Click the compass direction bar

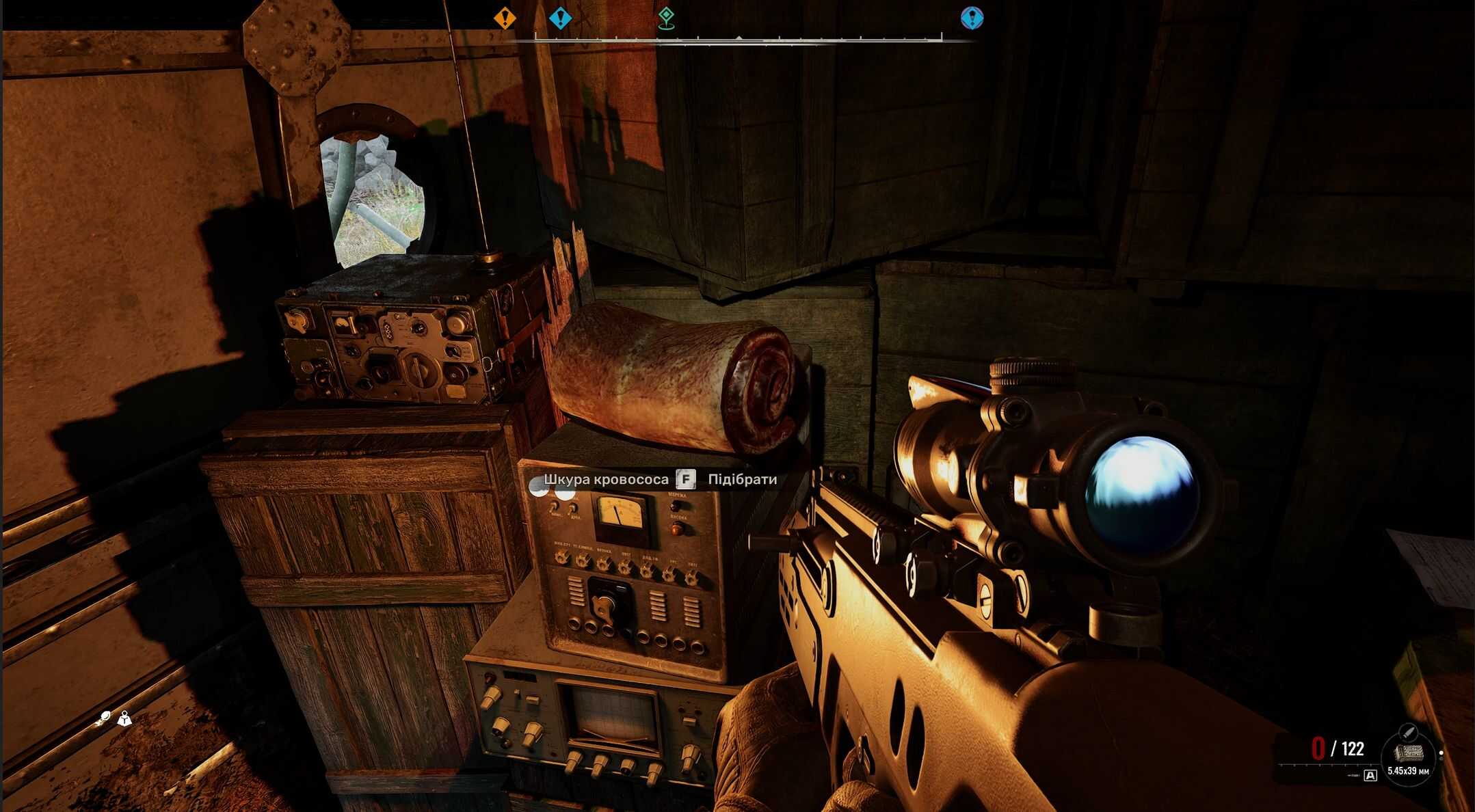(739, 40)
